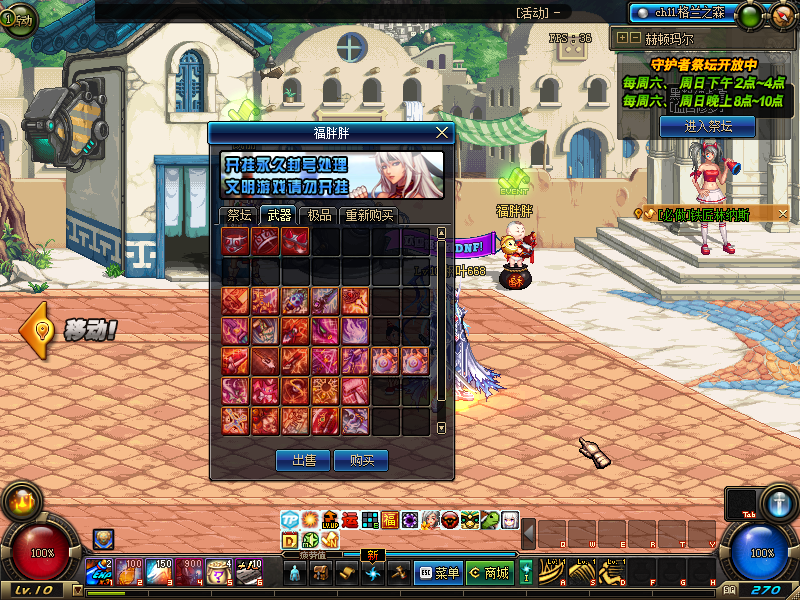
Task: Open the 极品 tab
Action: pyautogui.click(x=319, y=215)
